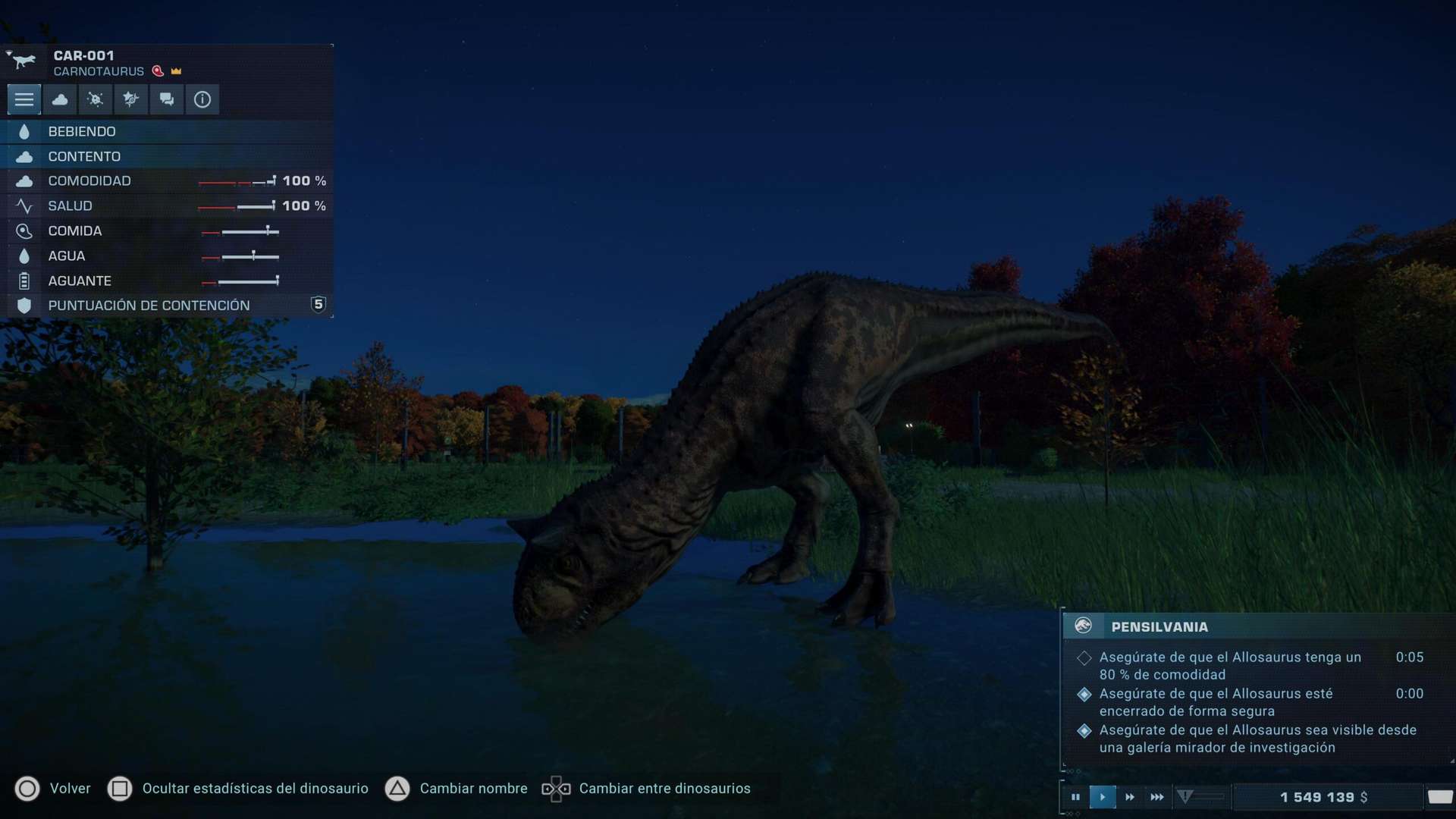Set game speed to normal play
Screen dimensions: 1456x819
(1103, 797)
